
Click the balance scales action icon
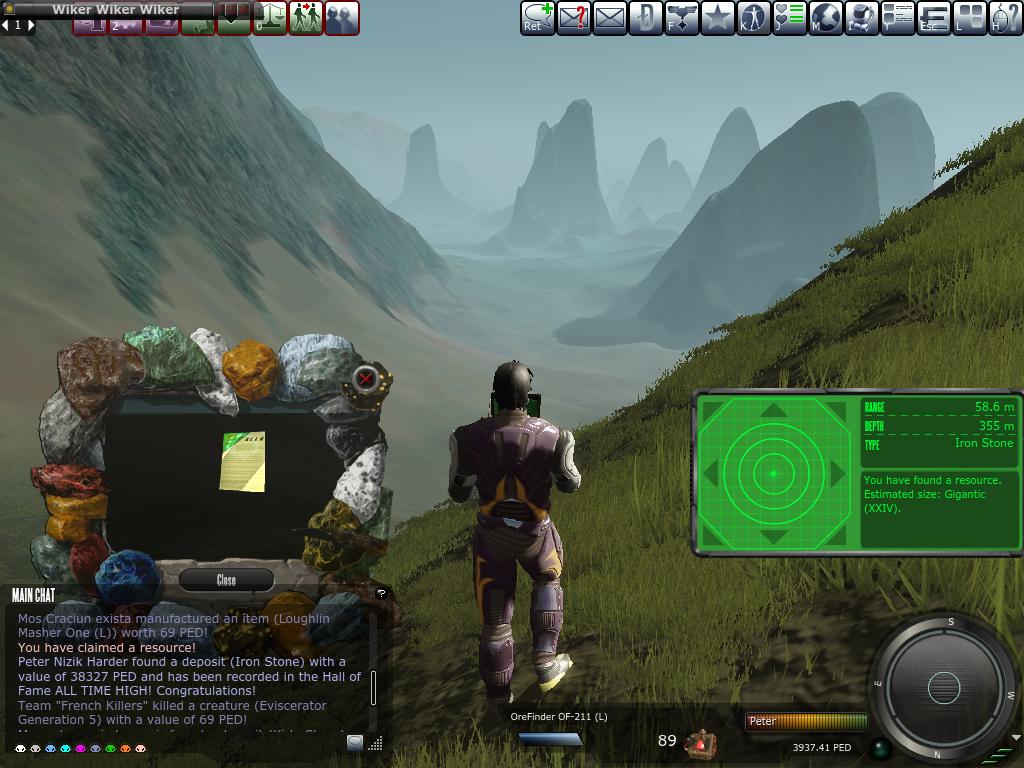pyautogui.click(x=270, y=18)
